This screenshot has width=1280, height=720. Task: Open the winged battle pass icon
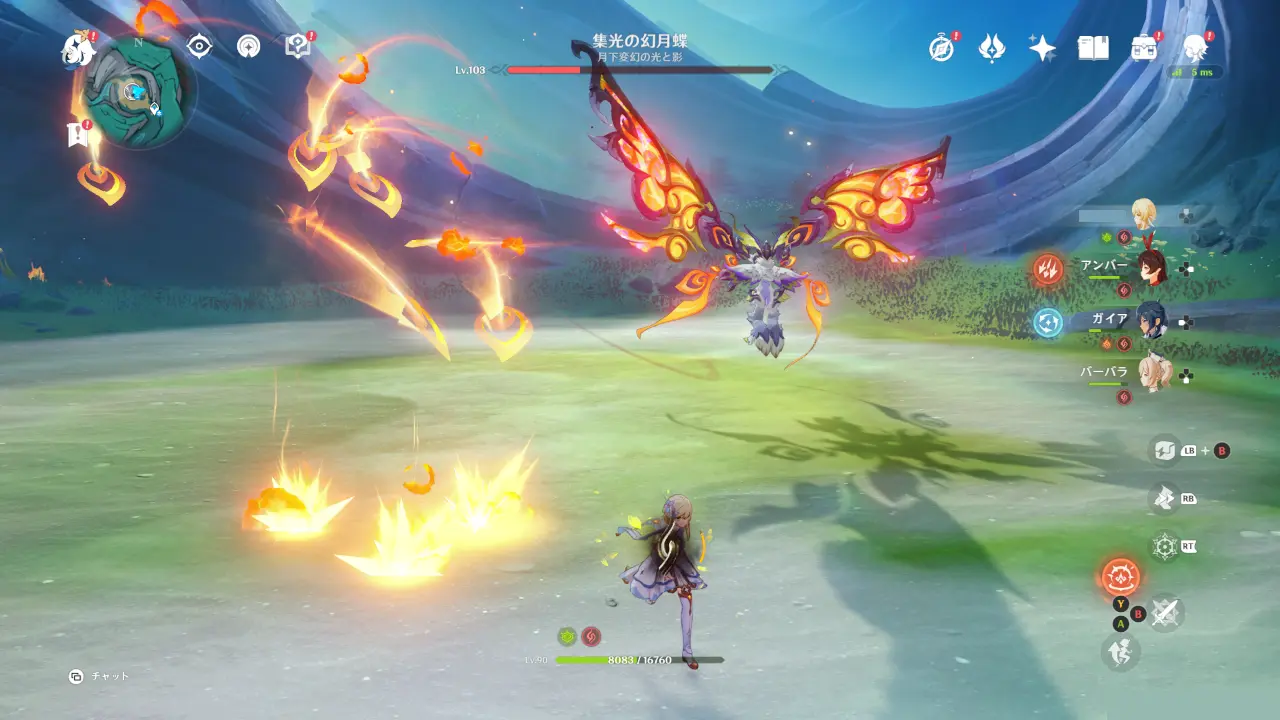[991, 47]
